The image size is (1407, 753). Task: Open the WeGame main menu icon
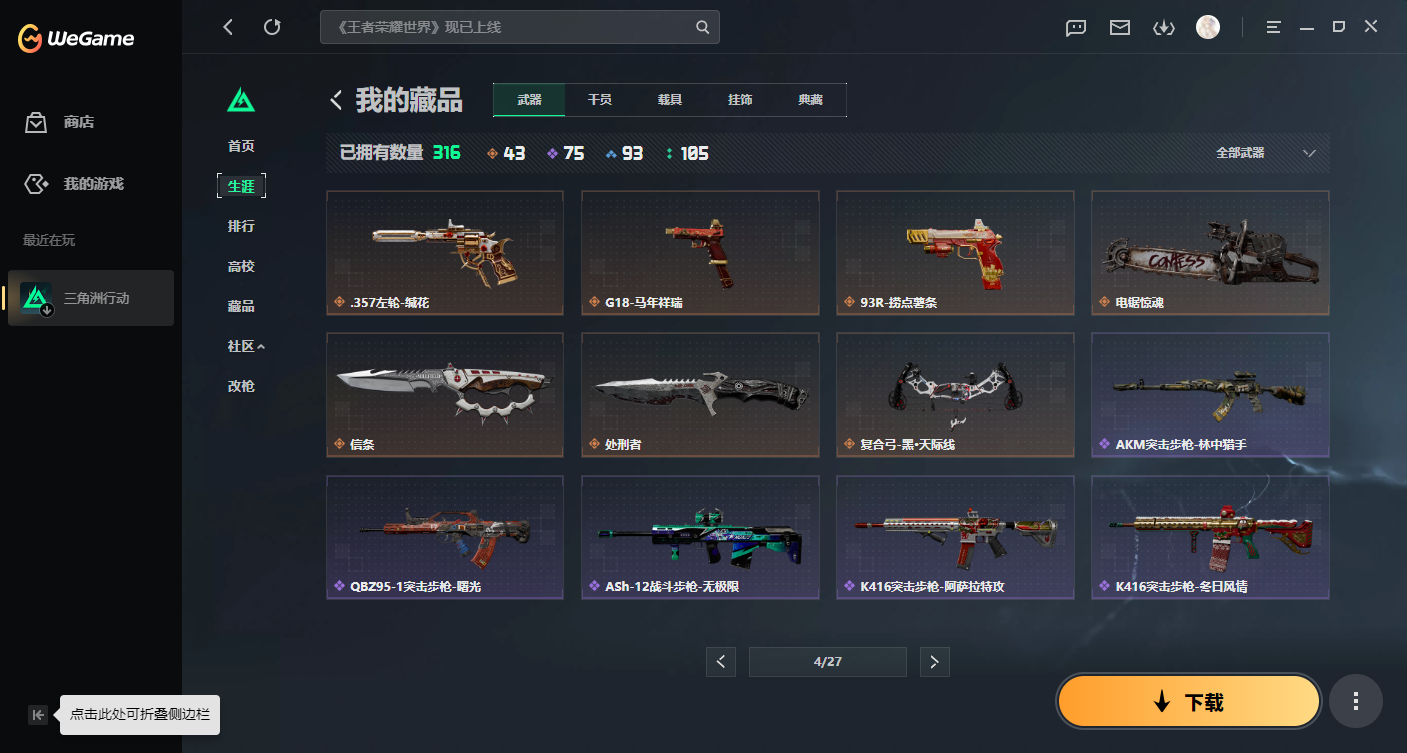[x=1273, y=27]
